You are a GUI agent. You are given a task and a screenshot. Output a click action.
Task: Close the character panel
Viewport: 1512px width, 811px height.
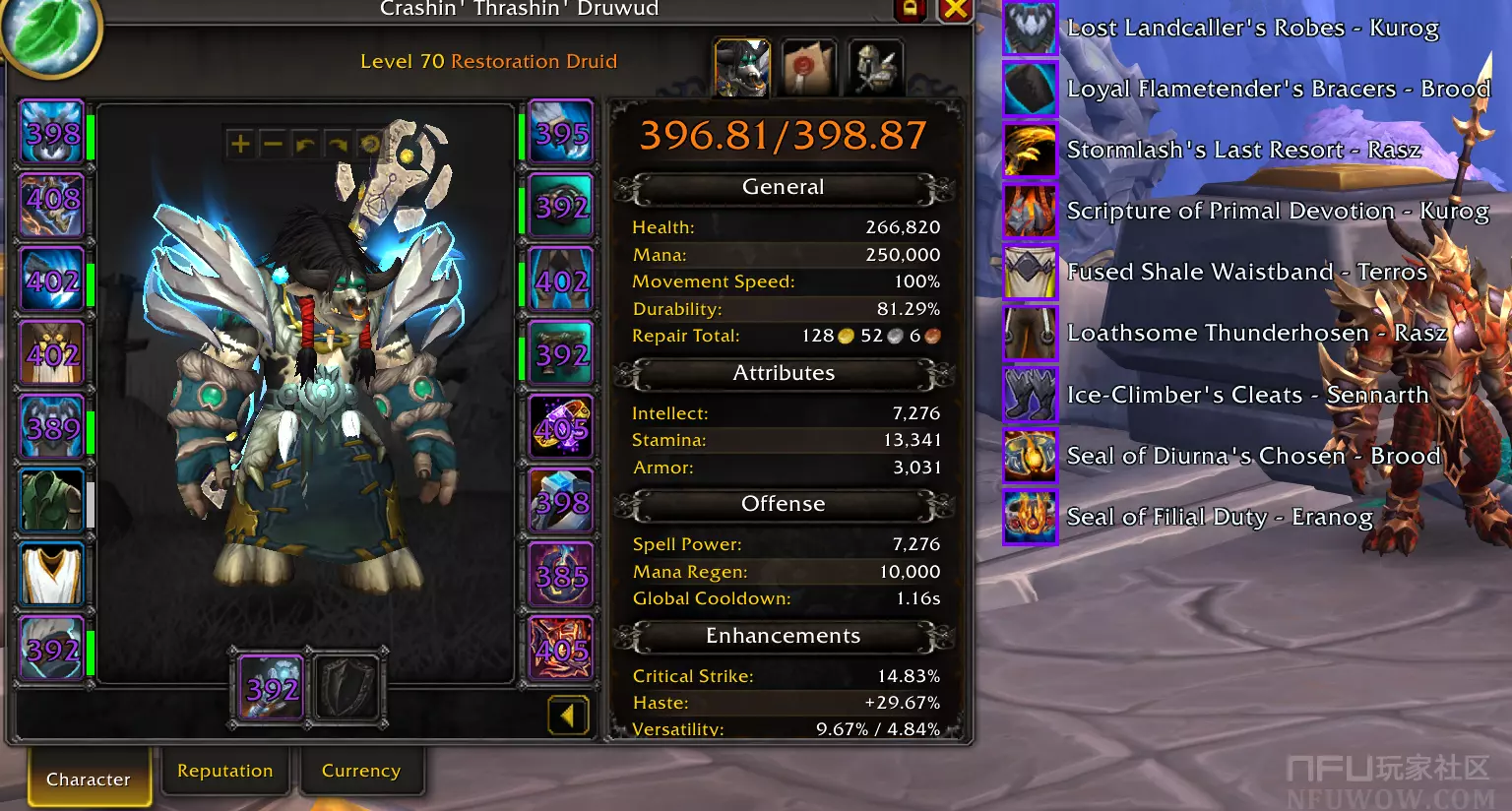tap(954, 10)
